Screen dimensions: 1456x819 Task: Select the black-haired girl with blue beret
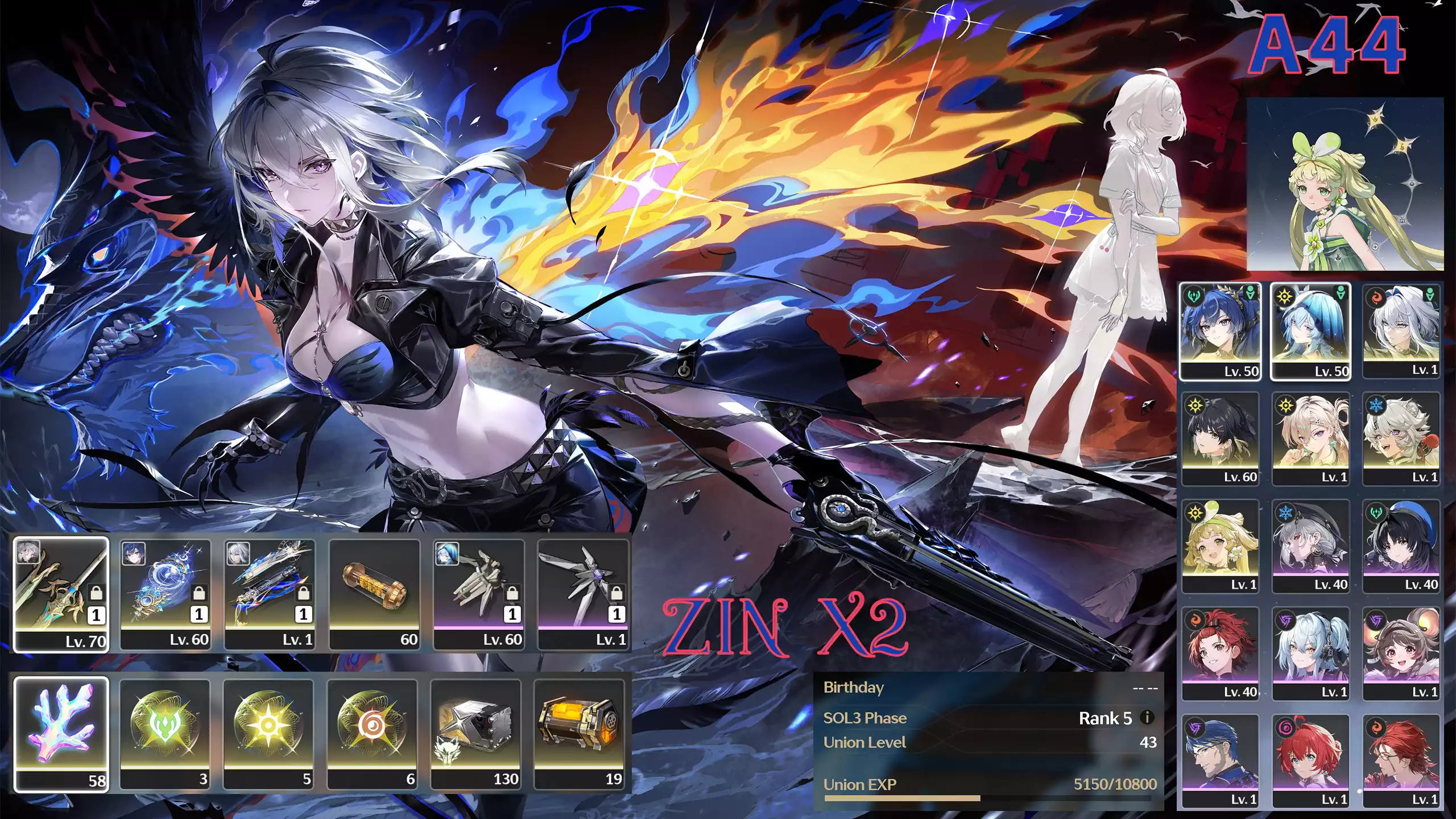click(1401, 546)
